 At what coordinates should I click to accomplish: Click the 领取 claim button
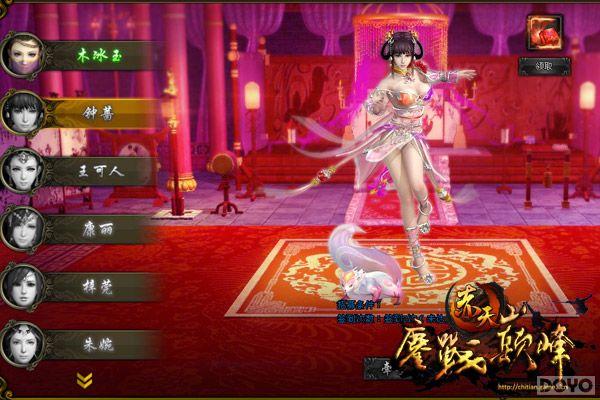tap(545, 66)
